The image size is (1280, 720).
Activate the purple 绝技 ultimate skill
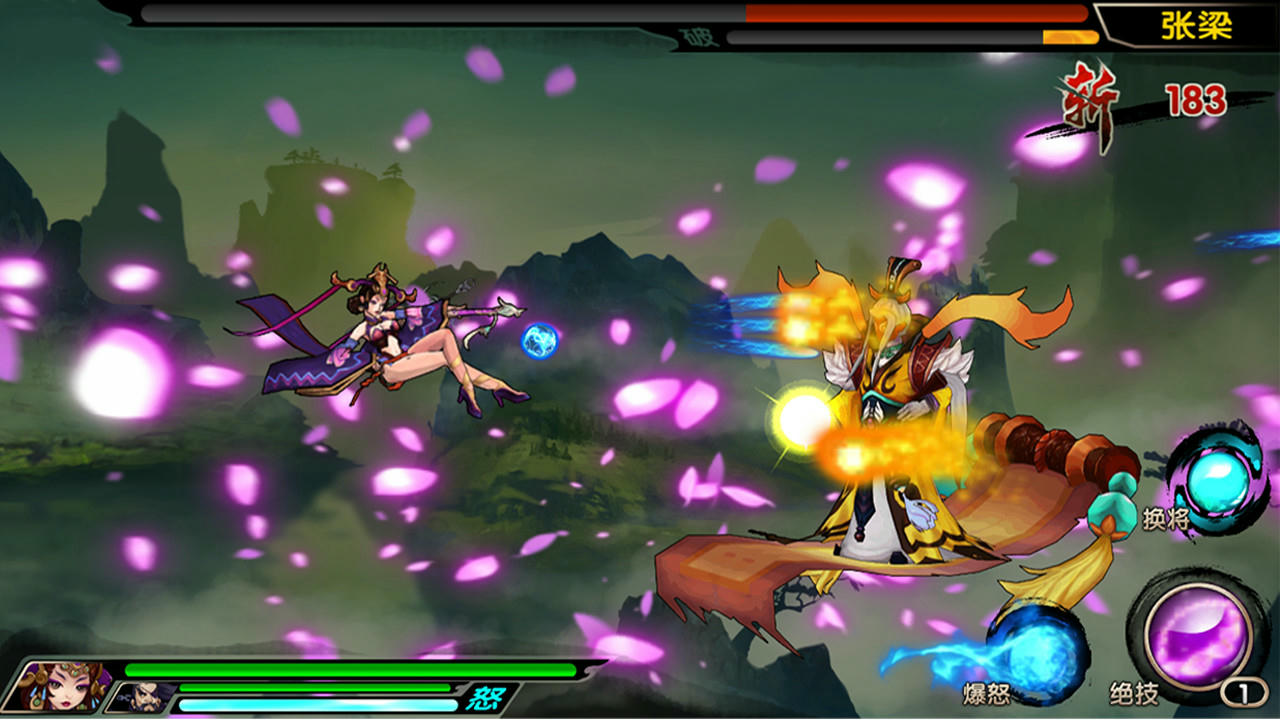(x=1197, y=634)
